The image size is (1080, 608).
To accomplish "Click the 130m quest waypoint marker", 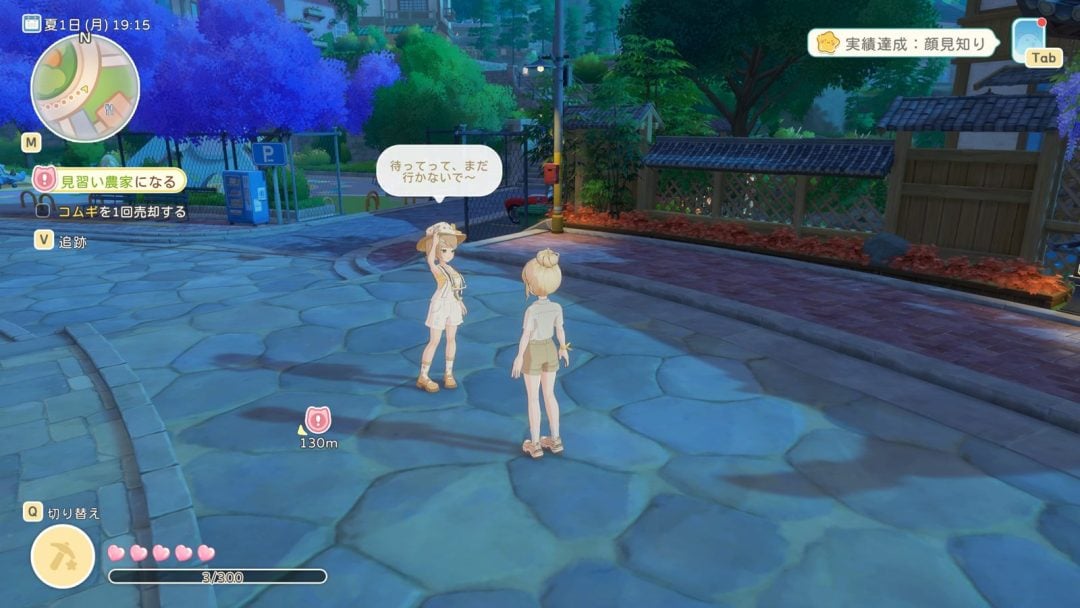I will point(318,419).
